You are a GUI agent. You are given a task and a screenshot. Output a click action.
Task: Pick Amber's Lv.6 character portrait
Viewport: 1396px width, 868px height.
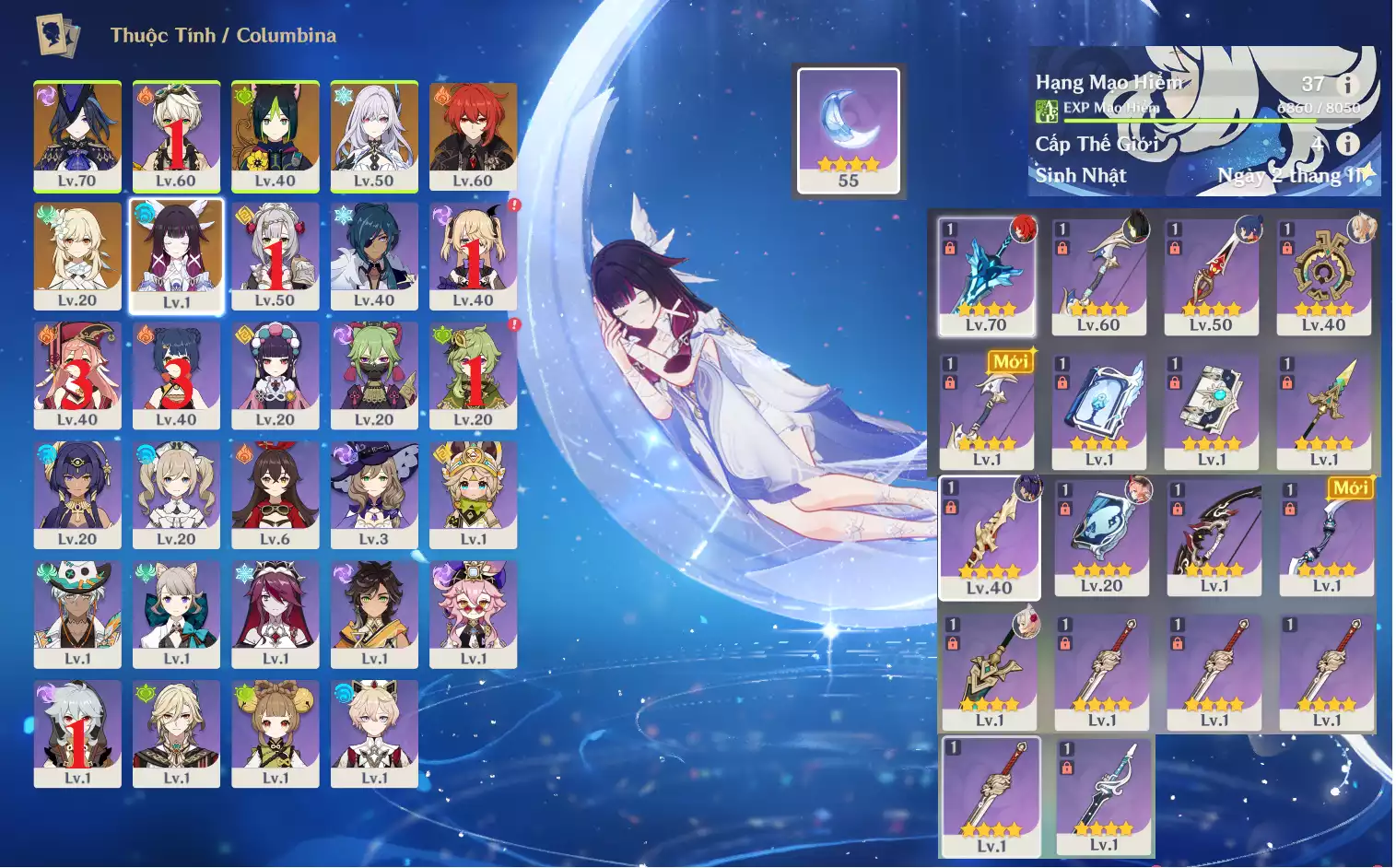pos(275,495)
